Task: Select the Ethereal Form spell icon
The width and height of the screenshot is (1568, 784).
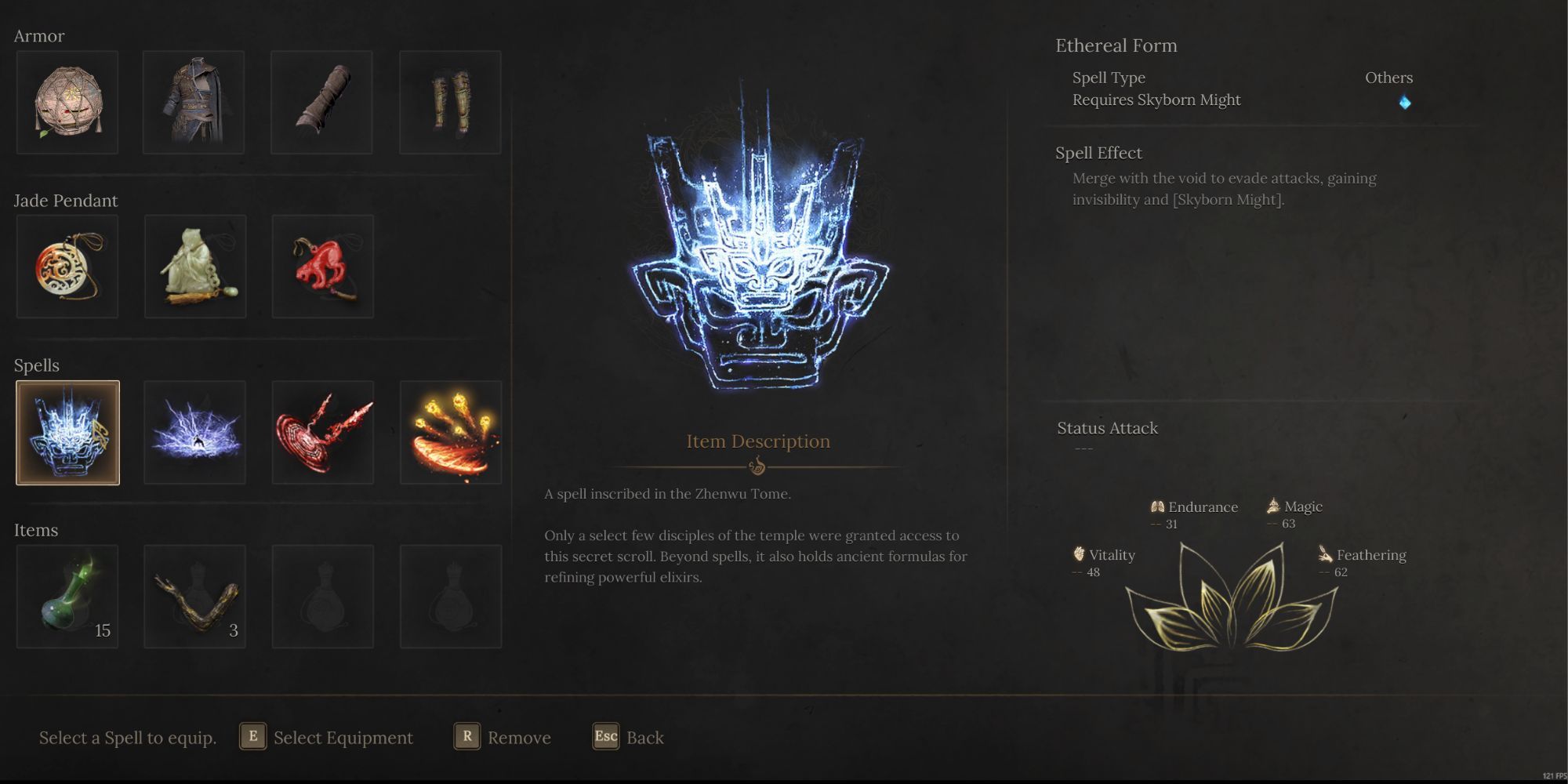Action: 67,432
